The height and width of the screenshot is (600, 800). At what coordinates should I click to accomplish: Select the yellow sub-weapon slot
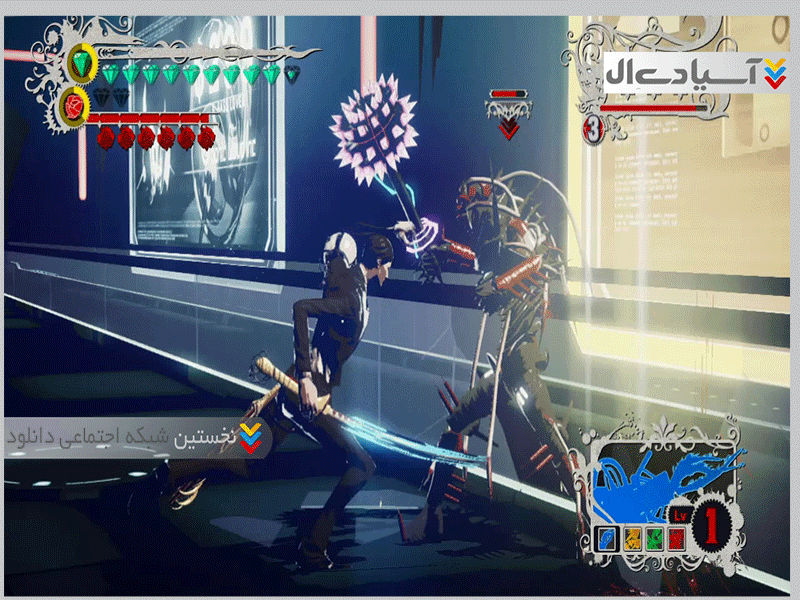[631, 538]
